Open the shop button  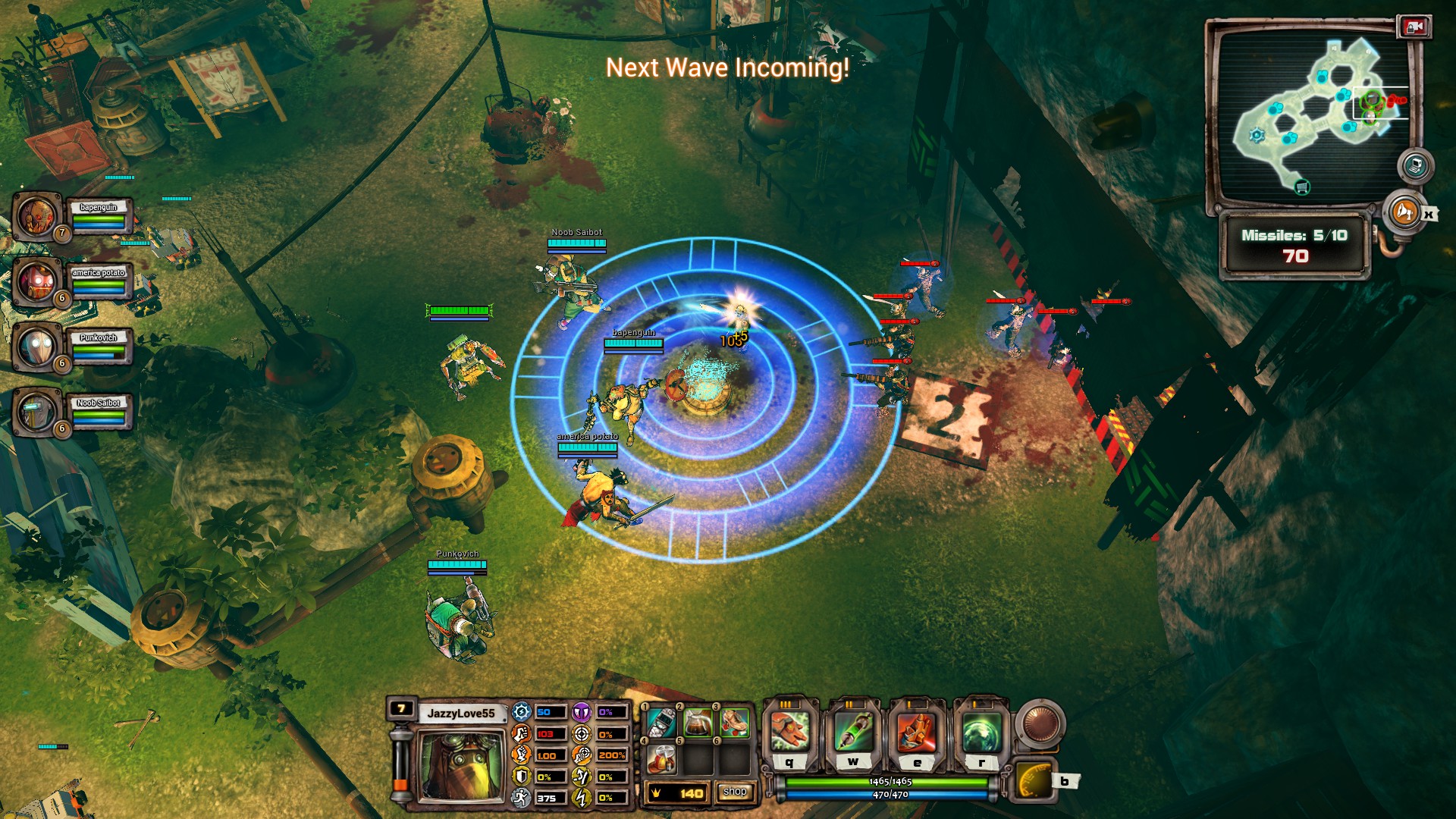tap(734, 792)
